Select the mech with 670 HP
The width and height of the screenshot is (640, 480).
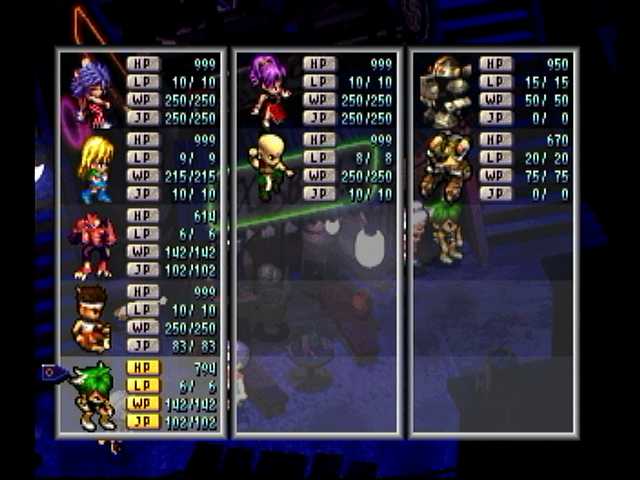click(x=445, y=166)
